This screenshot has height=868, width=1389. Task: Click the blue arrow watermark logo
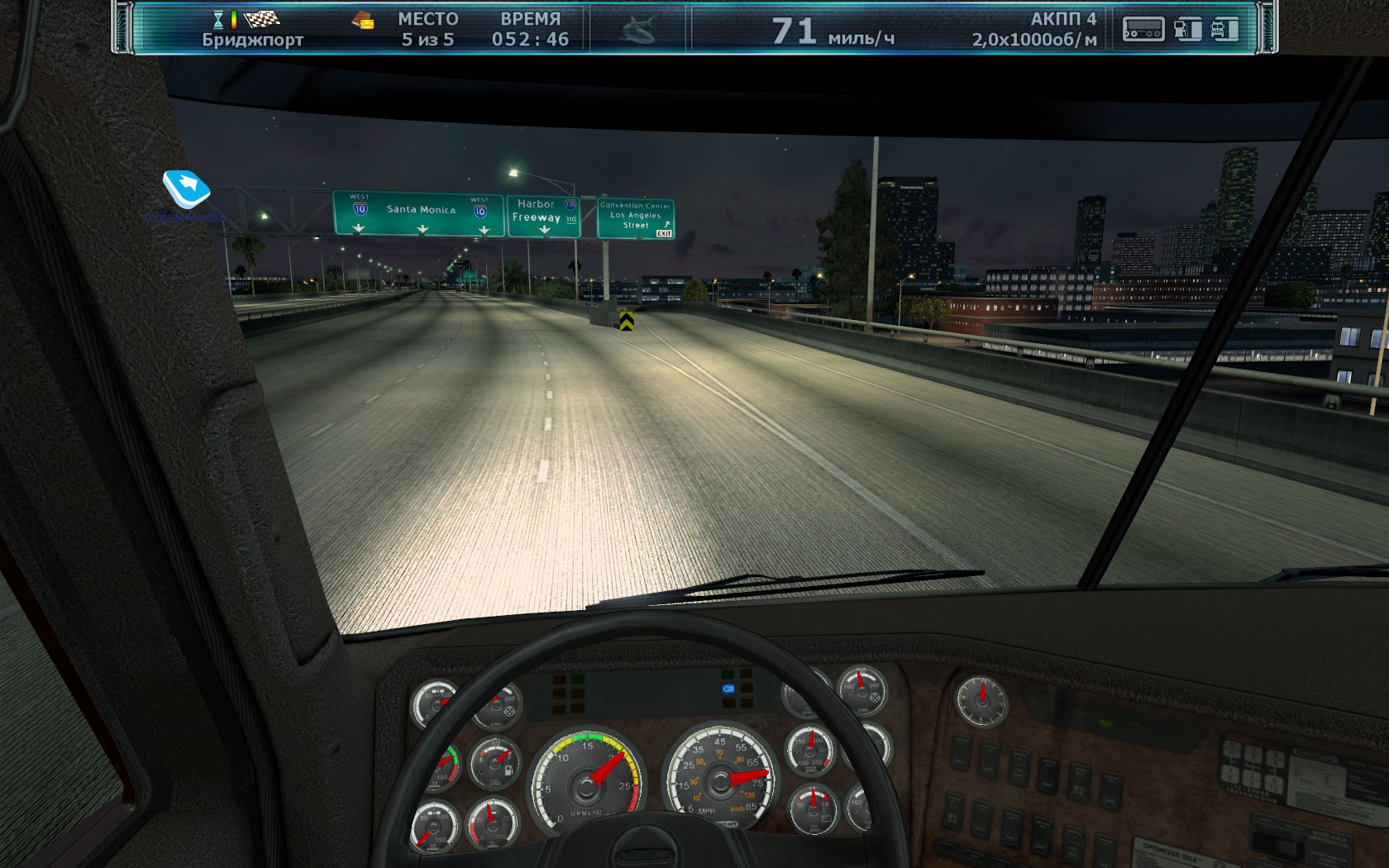pyautogui.click(x=186, y=188)
